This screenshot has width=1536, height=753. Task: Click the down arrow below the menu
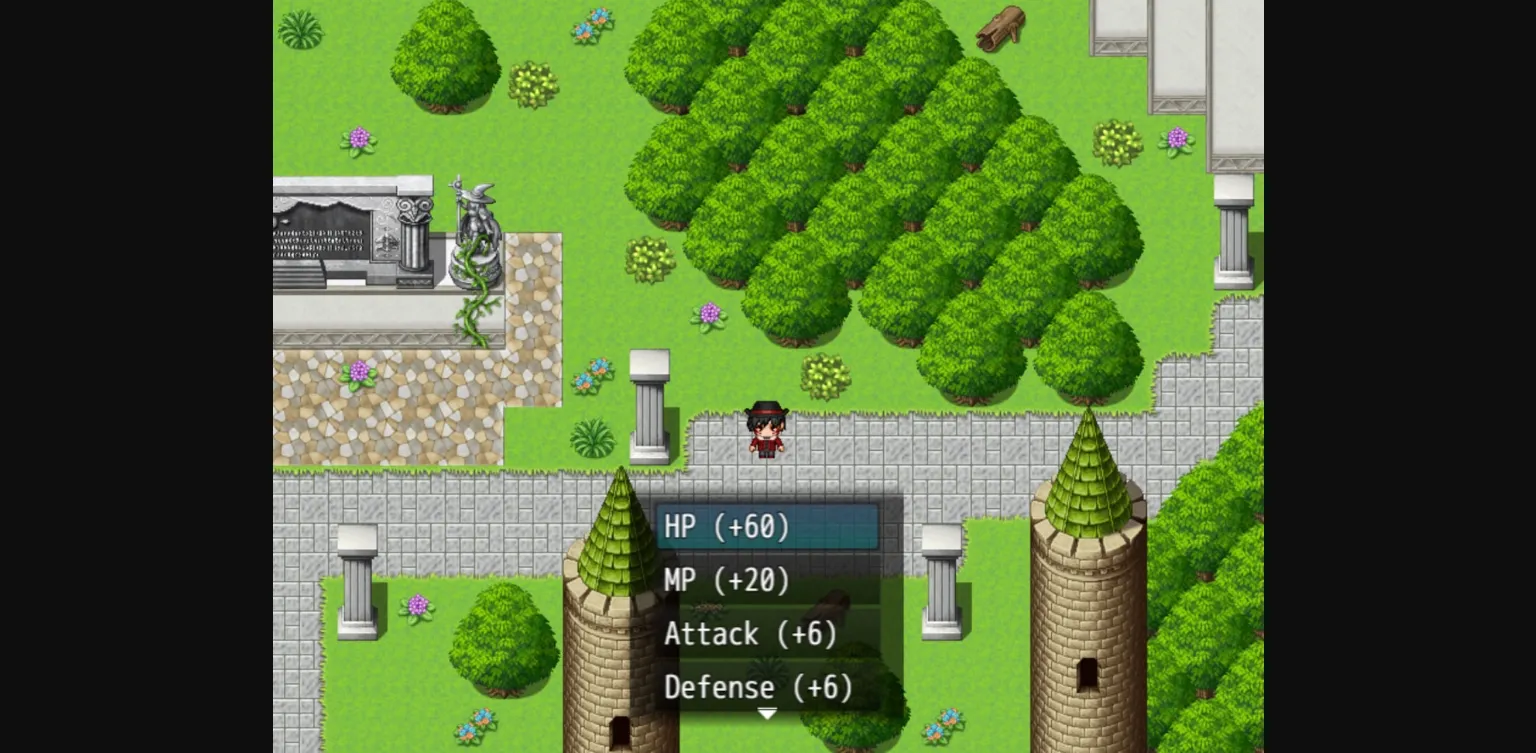[767, 713]
